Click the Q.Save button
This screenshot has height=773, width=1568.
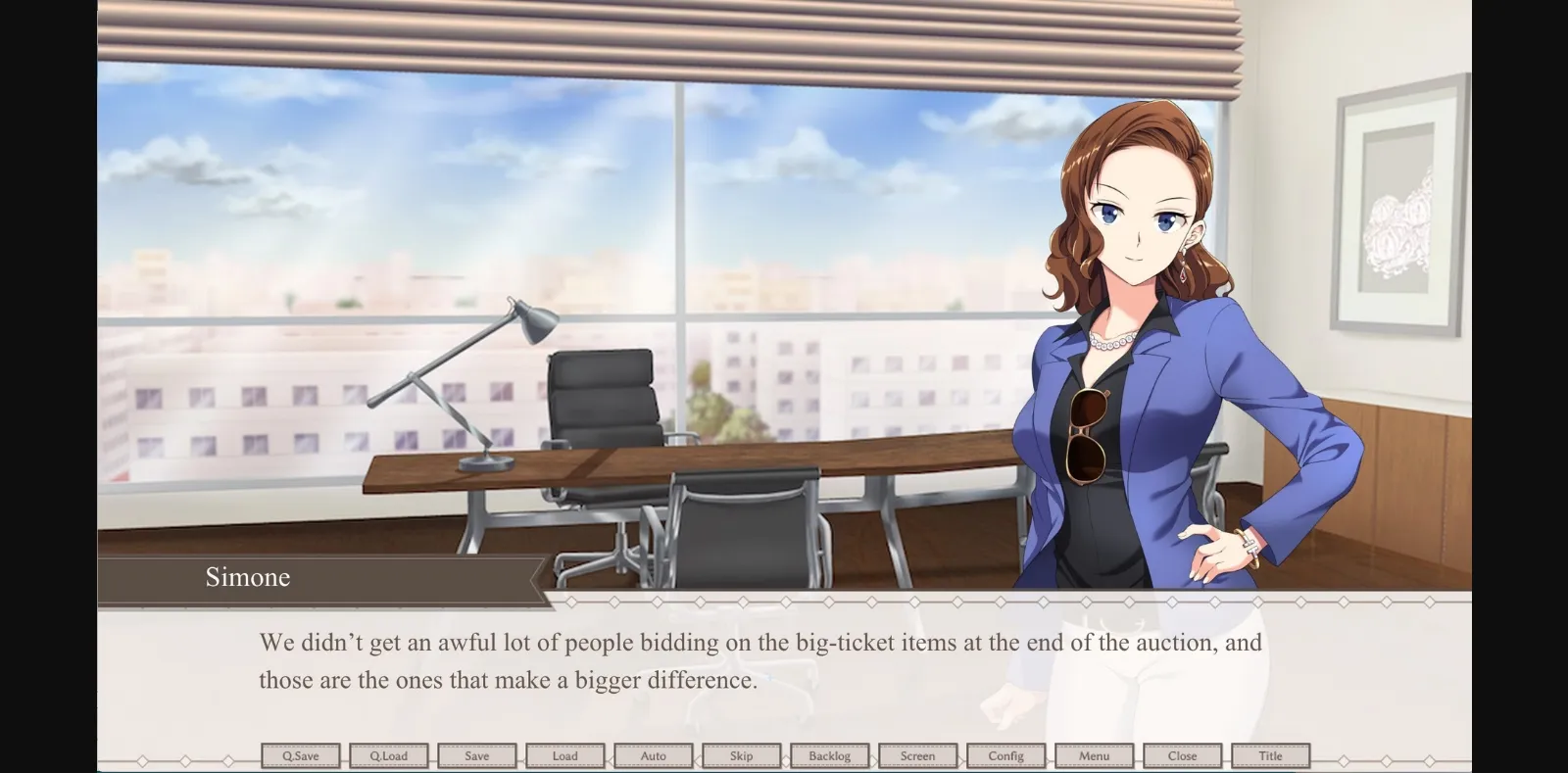(301, 755)
